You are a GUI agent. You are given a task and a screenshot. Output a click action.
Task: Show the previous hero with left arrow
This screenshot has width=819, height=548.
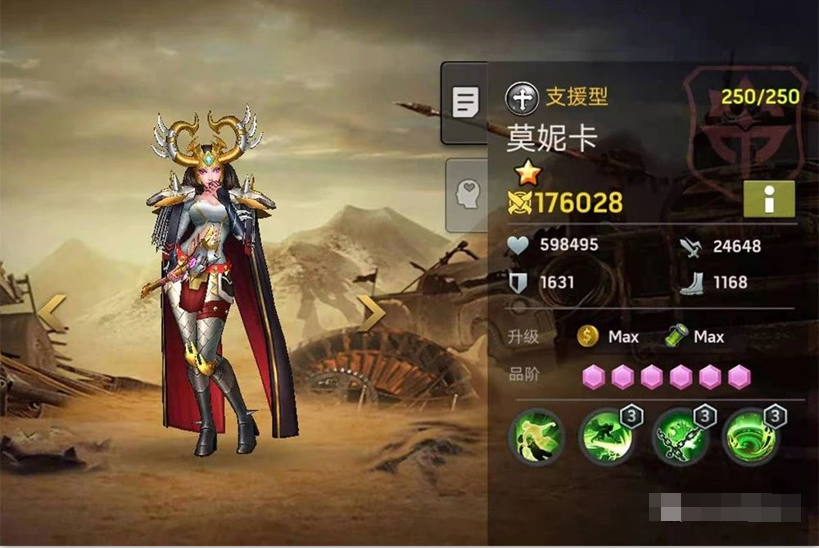coord(52,313)
